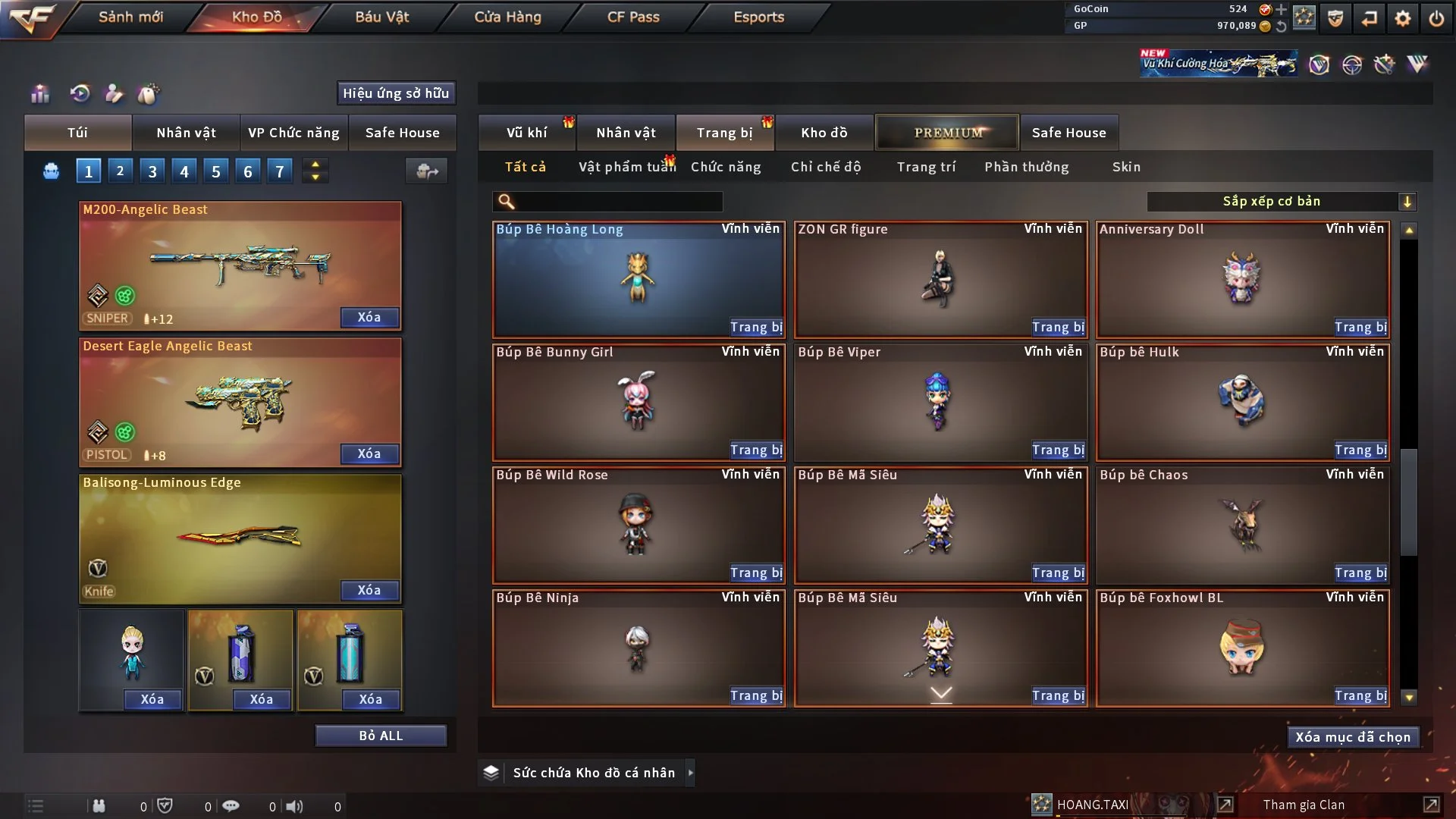The image size is (1456, 819).
Task: Switch to the Vũ khí tab
Action: coord(526,133)
